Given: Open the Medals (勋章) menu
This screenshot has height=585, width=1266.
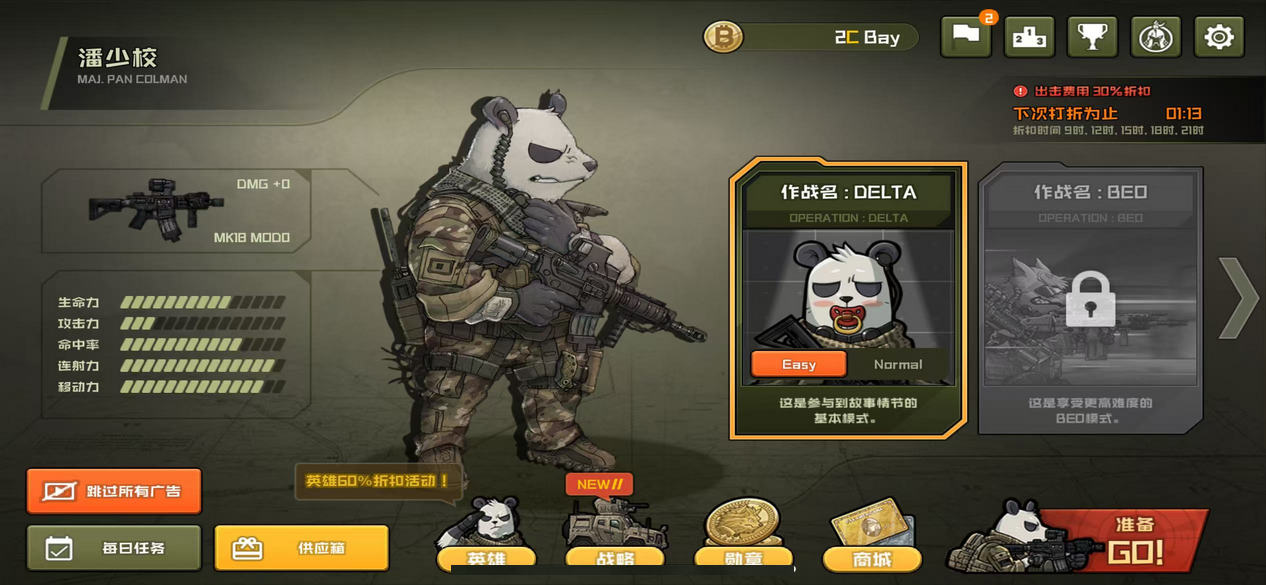Looking at the screenshot, I should pyautogui.click(x=742, y=538).
